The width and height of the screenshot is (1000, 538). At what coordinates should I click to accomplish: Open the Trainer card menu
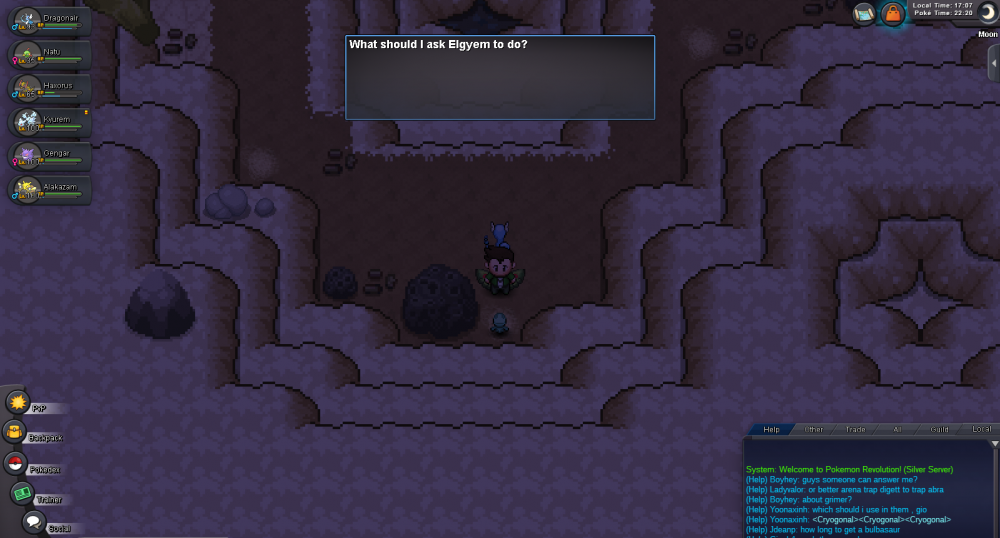coord(22,493)
